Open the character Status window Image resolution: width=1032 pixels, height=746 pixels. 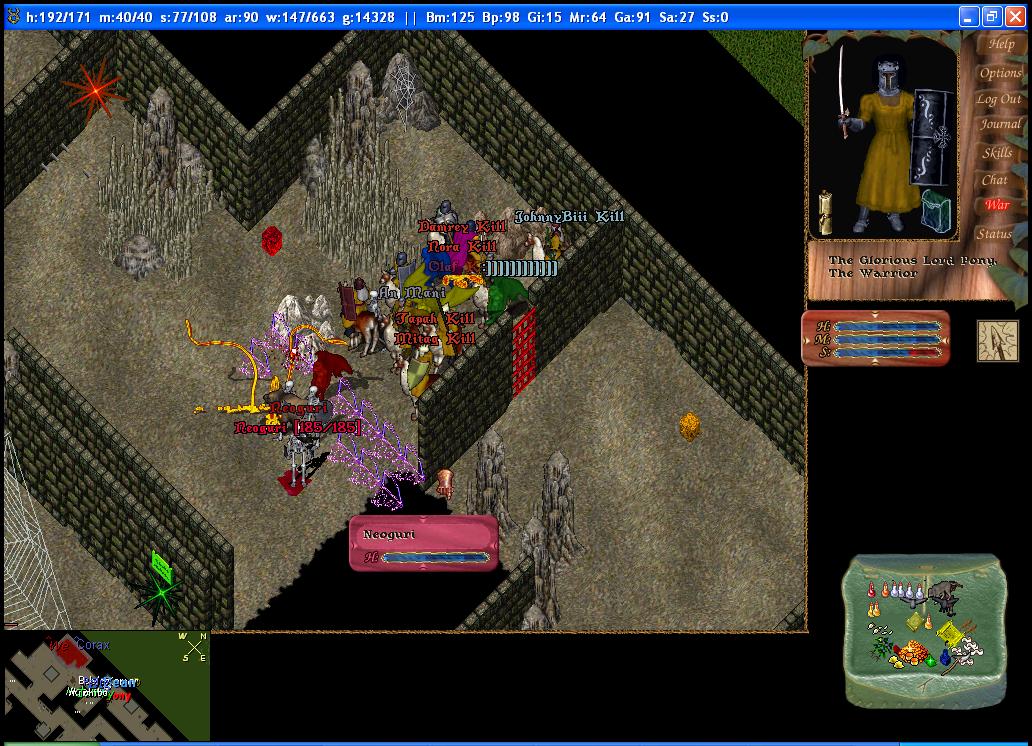[995, 233]
